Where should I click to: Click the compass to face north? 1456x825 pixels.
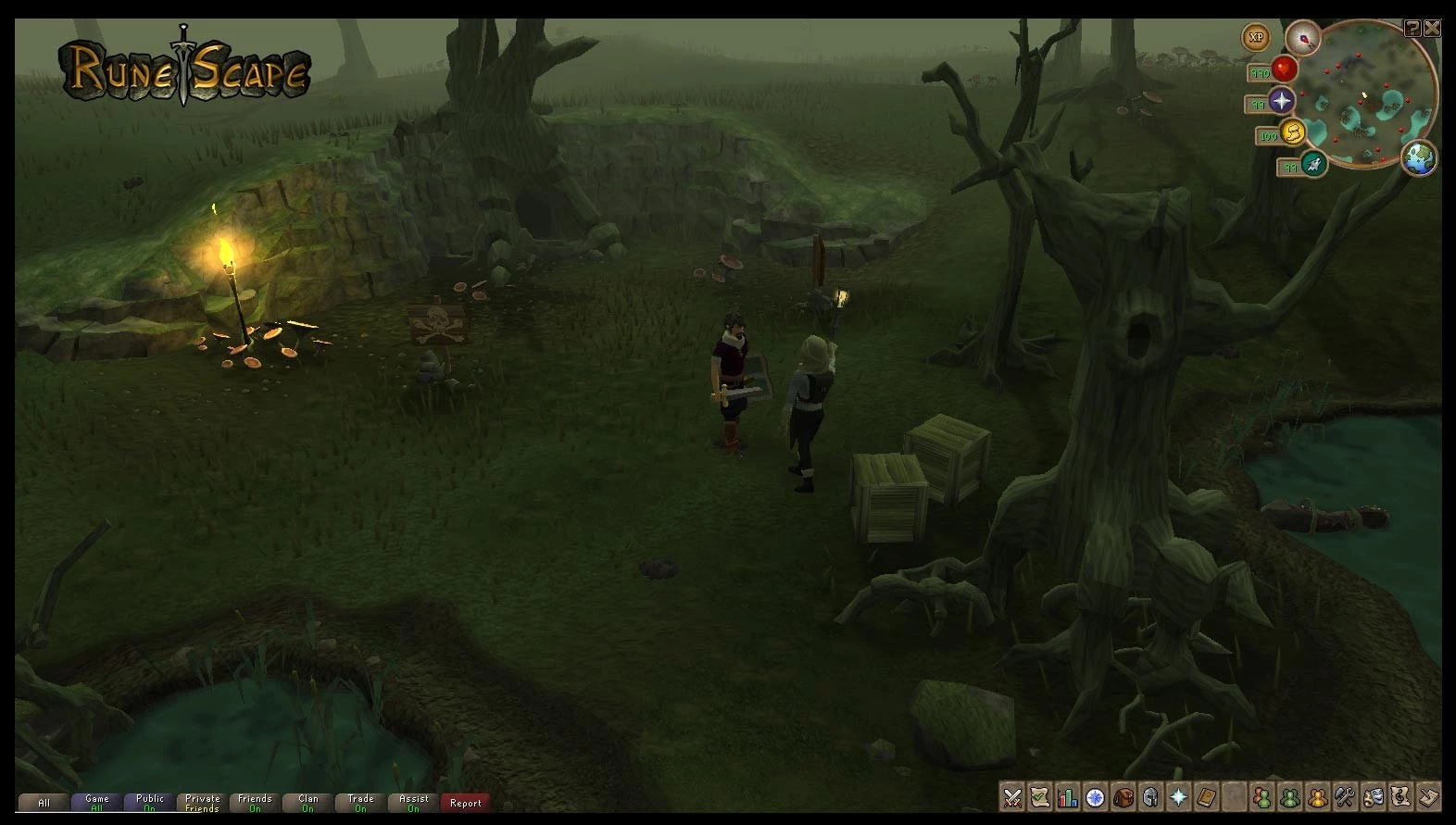pos(1302,39)
